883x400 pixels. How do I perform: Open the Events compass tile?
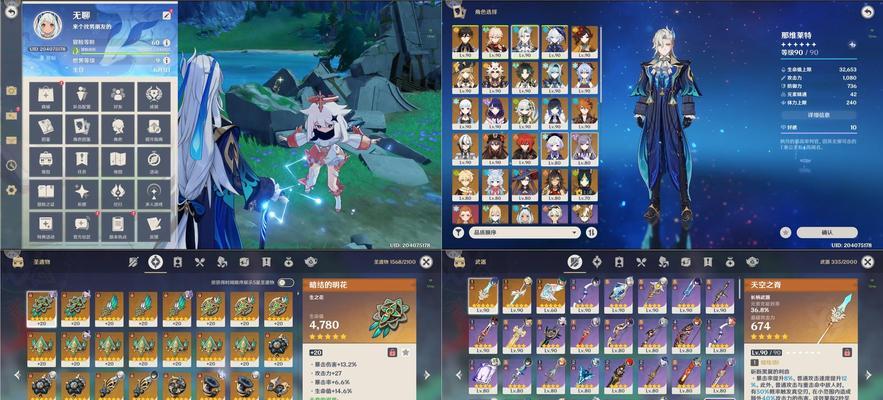coord(153,159)
